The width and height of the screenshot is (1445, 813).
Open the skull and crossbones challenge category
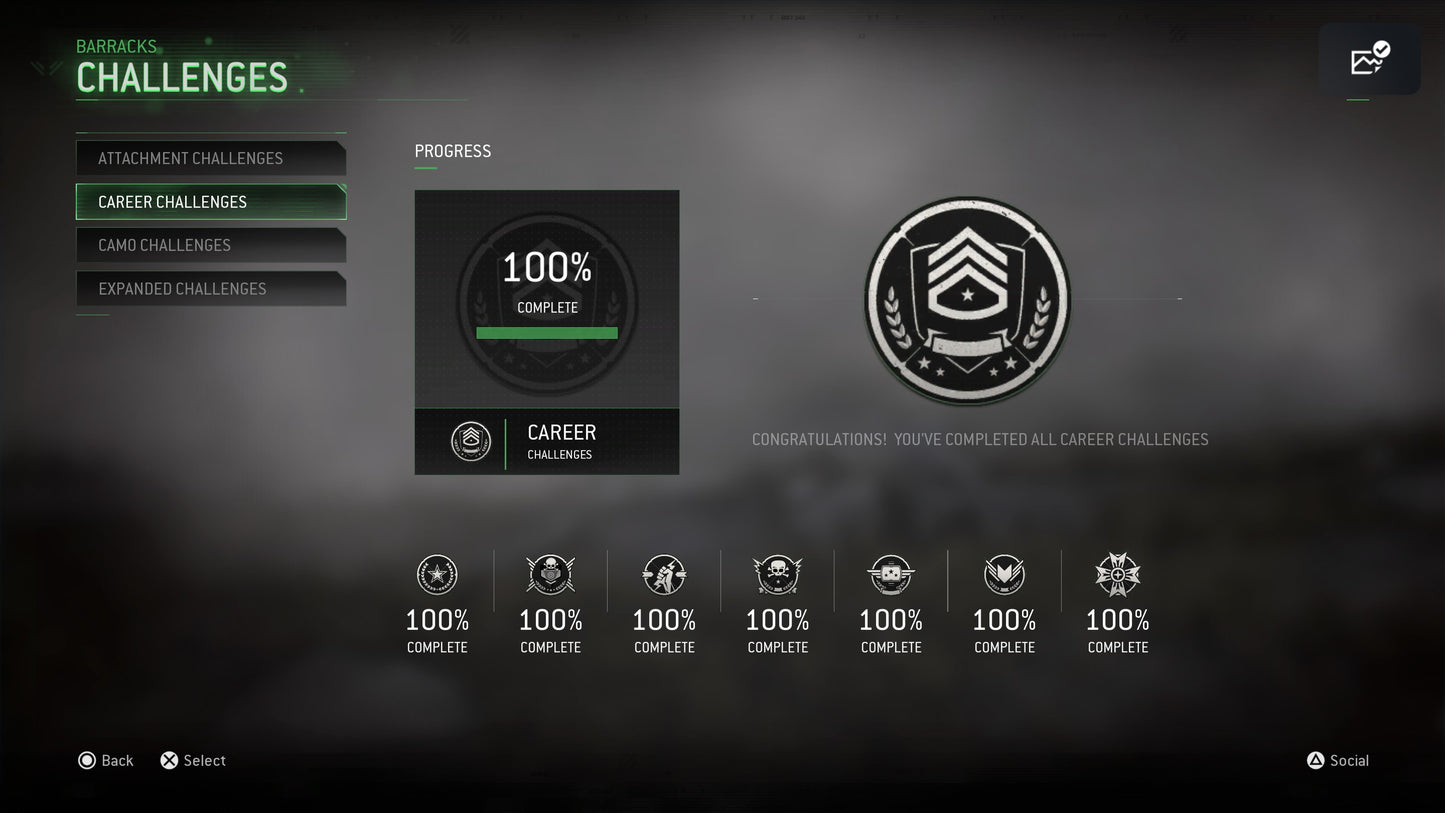[777, 575]
